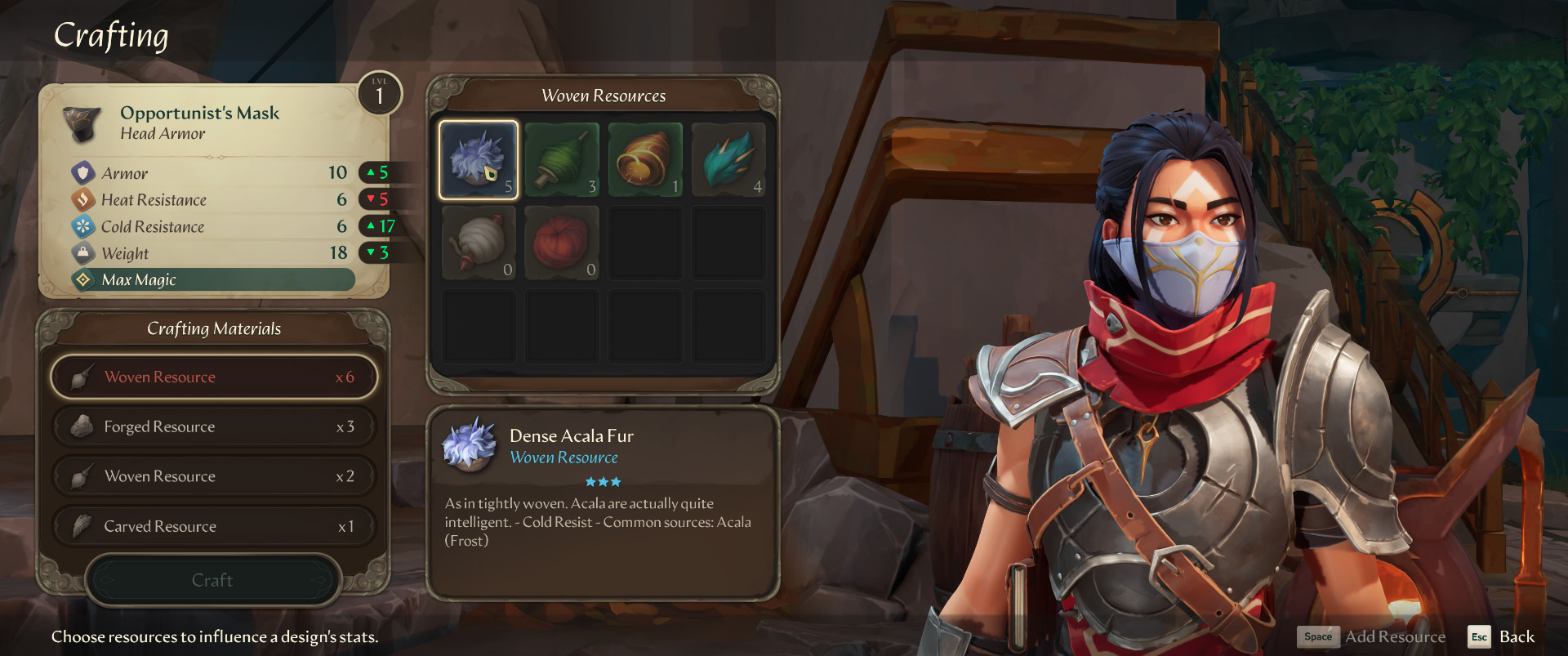Select the Carved Resource x1 material row
Viewport: 1568px width, 656px height.
click(x=214, y=527)
